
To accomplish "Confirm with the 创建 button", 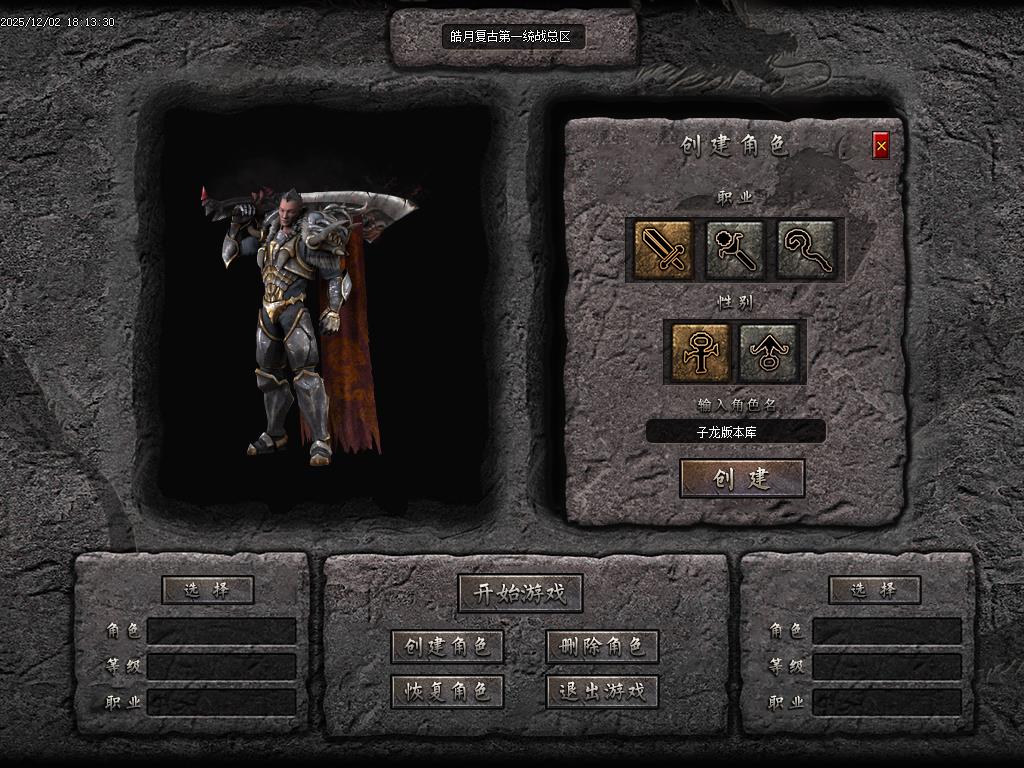I will coord(742,478).
